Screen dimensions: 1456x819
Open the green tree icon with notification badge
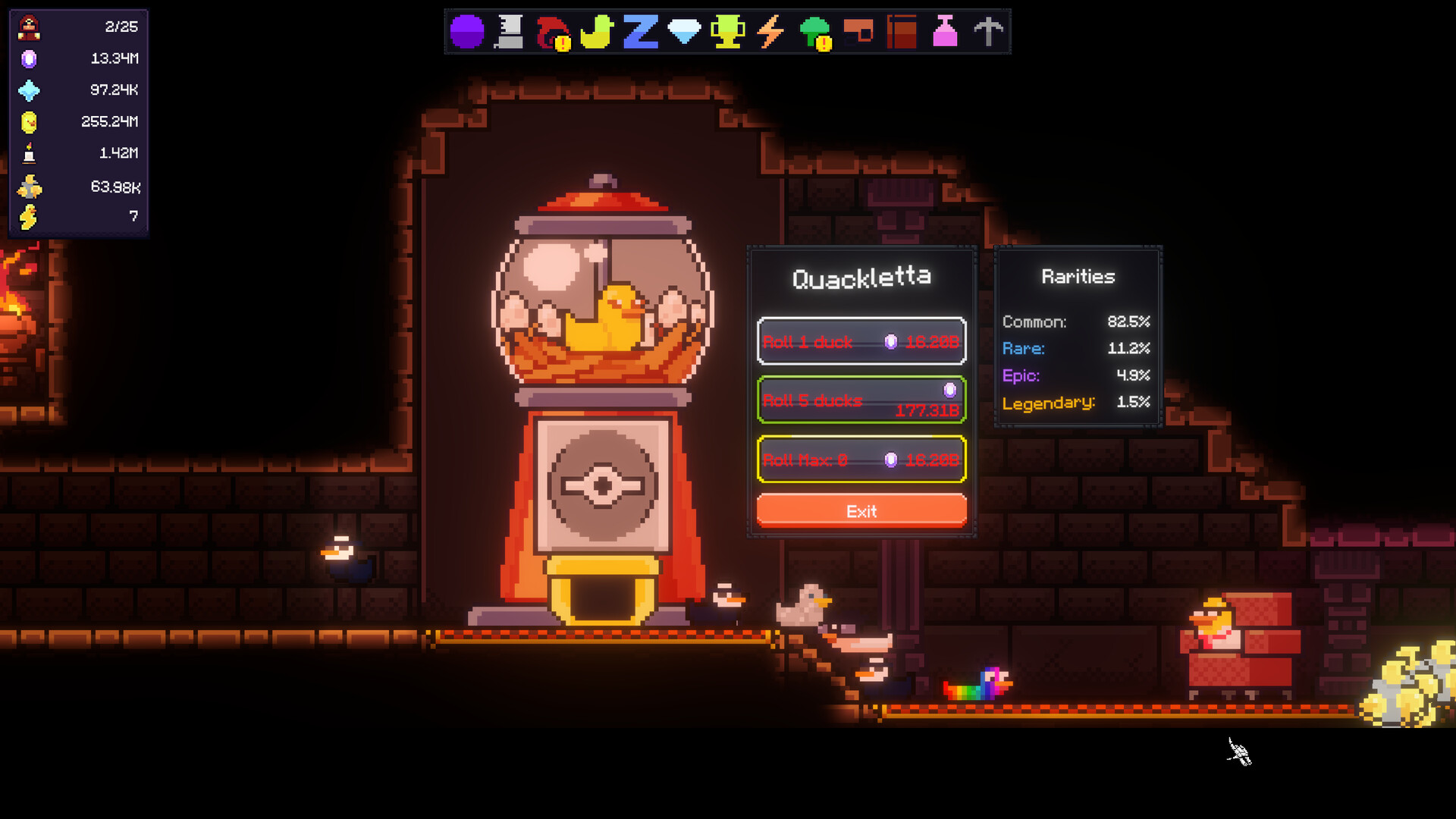pyautogui.click(x=814, y=30)
